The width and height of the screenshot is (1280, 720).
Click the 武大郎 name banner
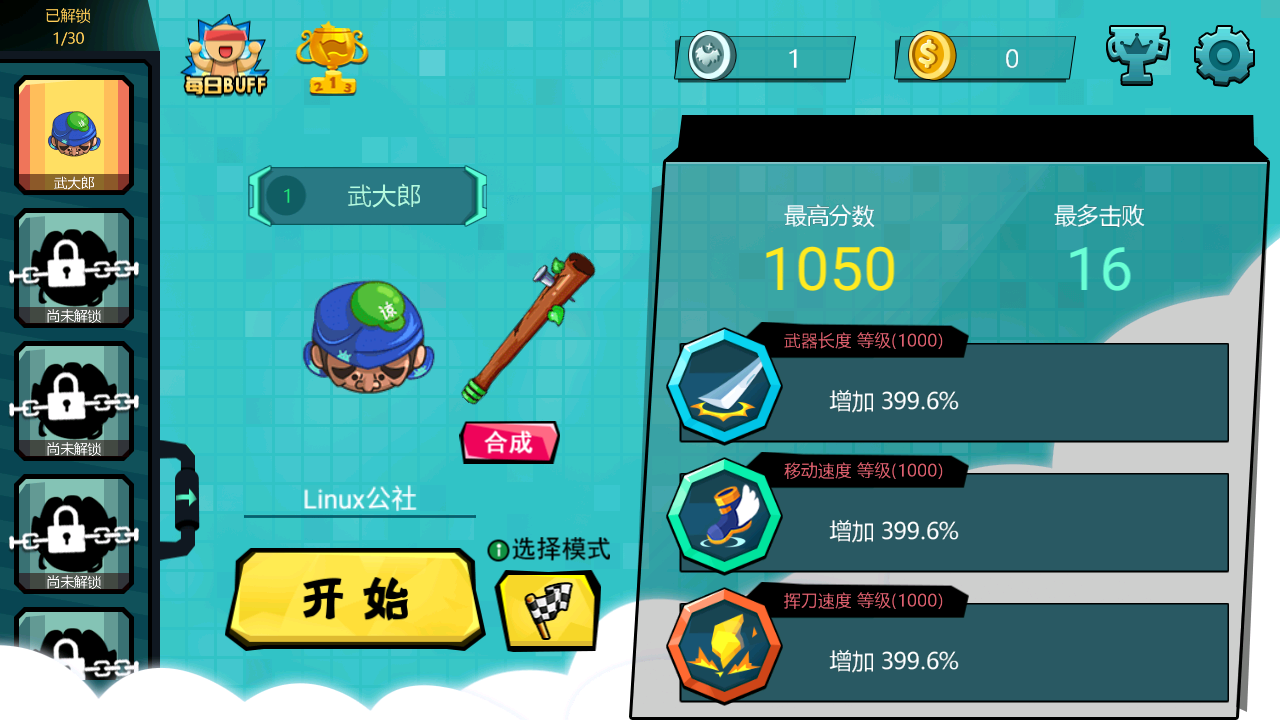(x=367, y=196)
